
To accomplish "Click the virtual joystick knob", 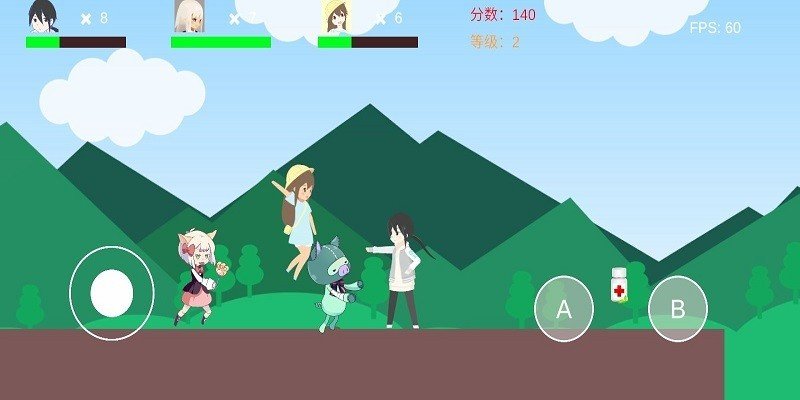I will (x=112, y=292).
